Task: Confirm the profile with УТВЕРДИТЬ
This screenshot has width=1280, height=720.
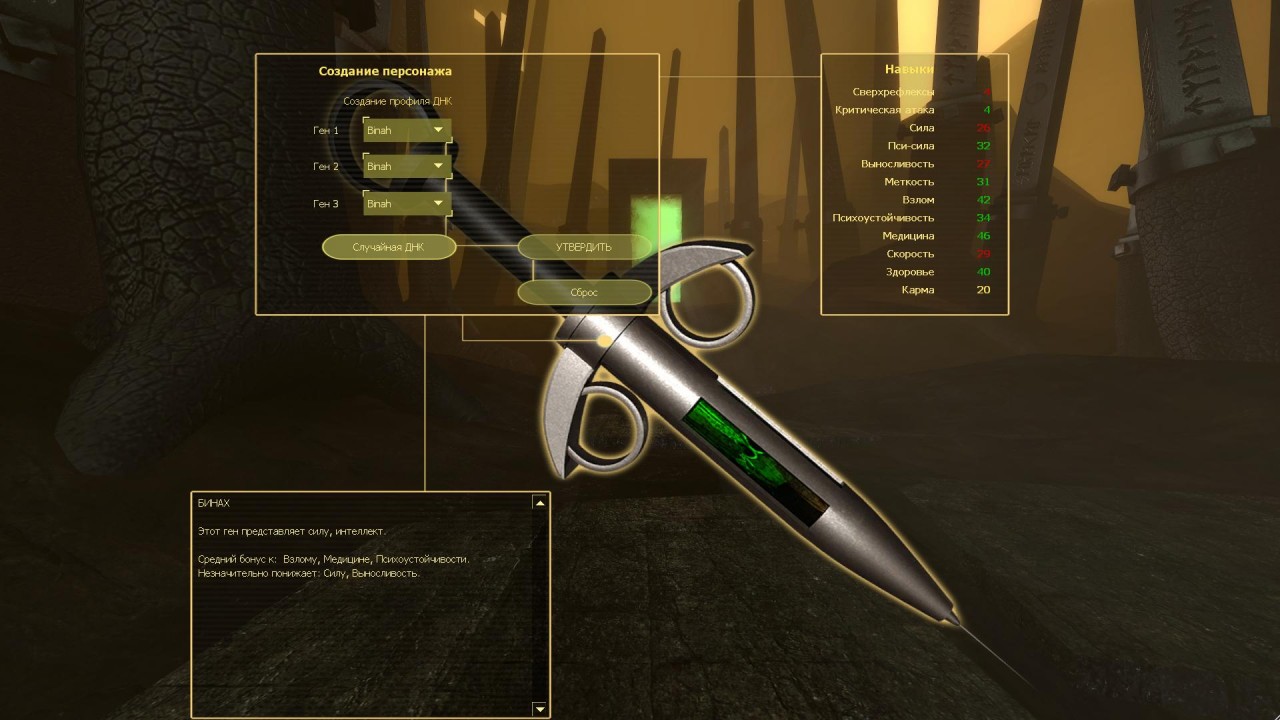Action: click(x=584, y=247)
